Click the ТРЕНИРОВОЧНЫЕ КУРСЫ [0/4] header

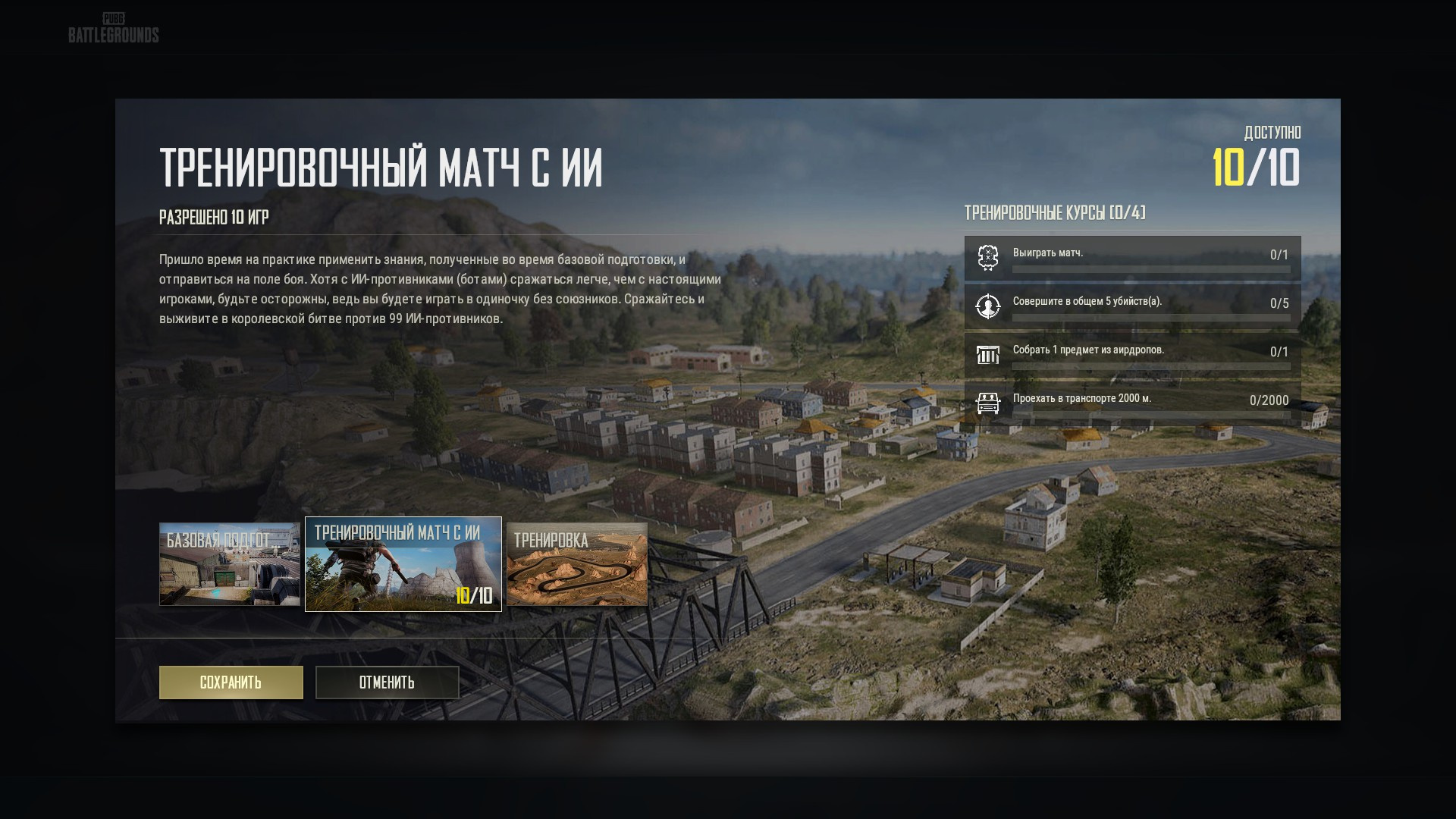pos(1054,213)
